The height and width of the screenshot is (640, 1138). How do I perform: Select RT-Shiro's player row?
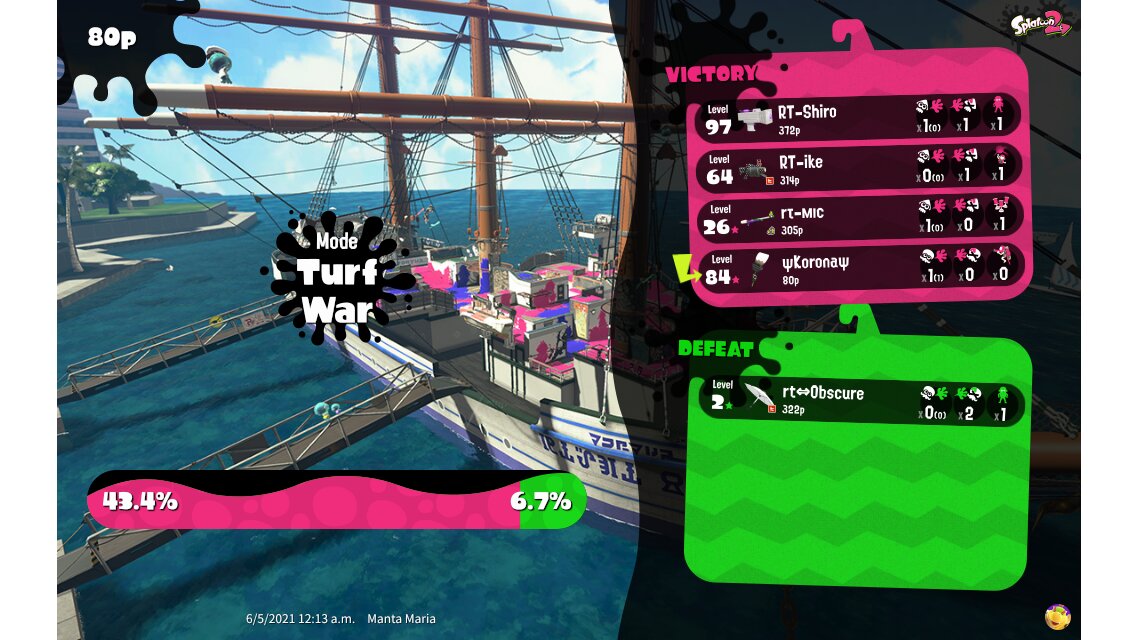860,117
